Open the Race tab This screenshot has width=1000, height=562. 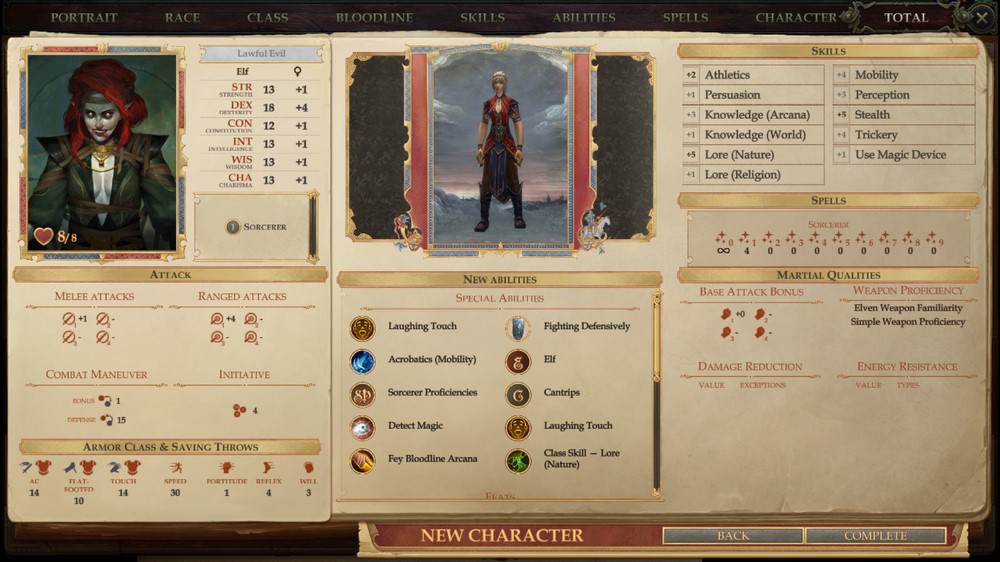coord(182,17)
